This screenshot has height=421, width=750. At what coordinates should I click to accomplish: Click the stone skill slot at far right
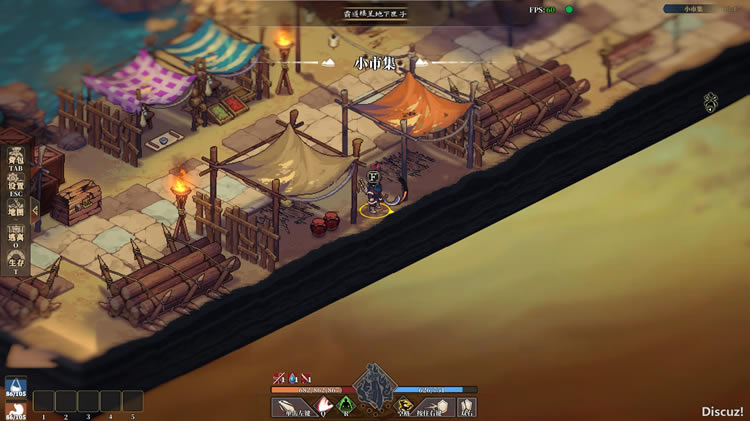click(466, 406)
